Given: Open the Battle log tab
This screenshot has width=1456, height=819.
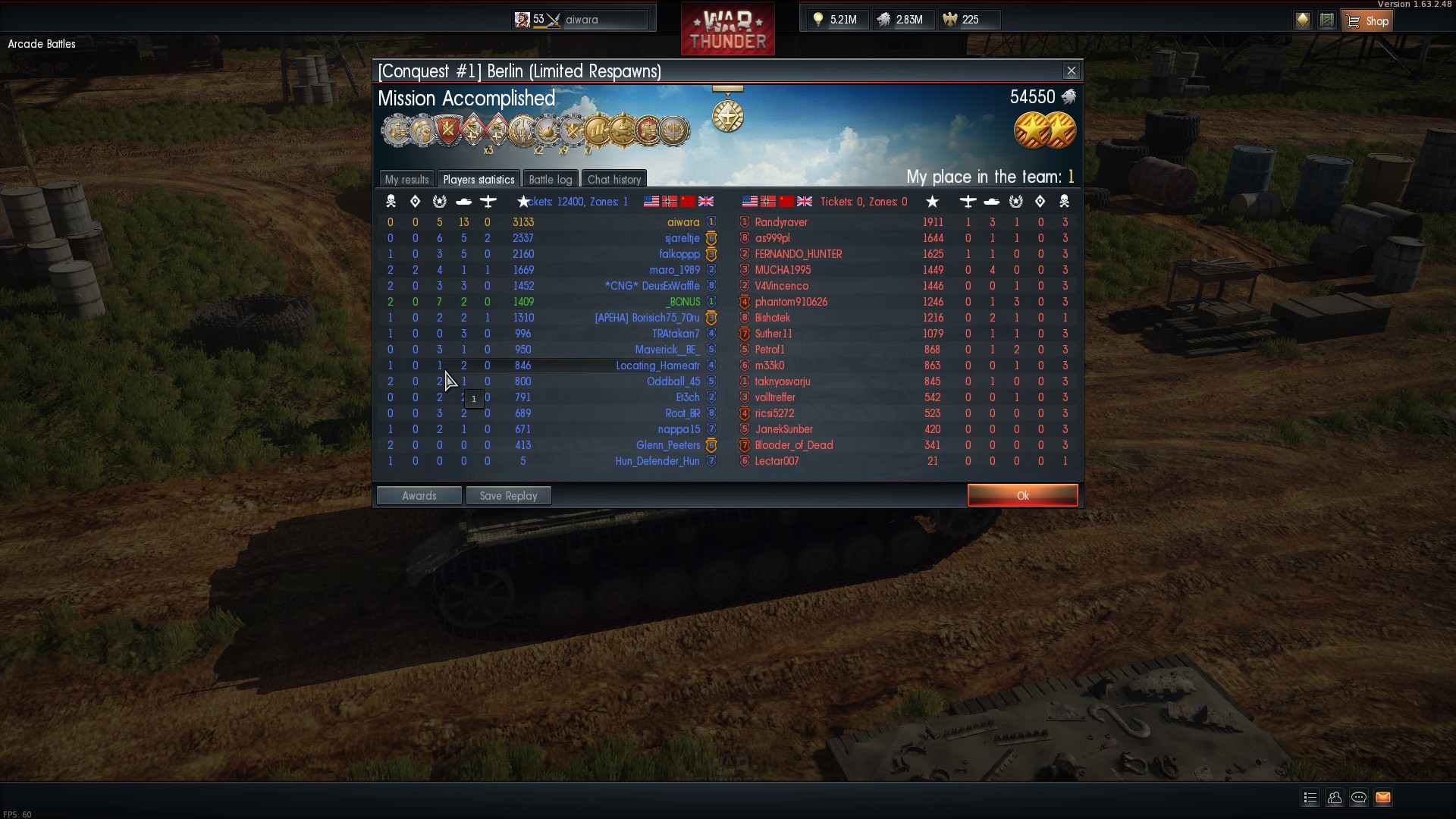Looking at the screenshot, I should (x=550, y=179).
